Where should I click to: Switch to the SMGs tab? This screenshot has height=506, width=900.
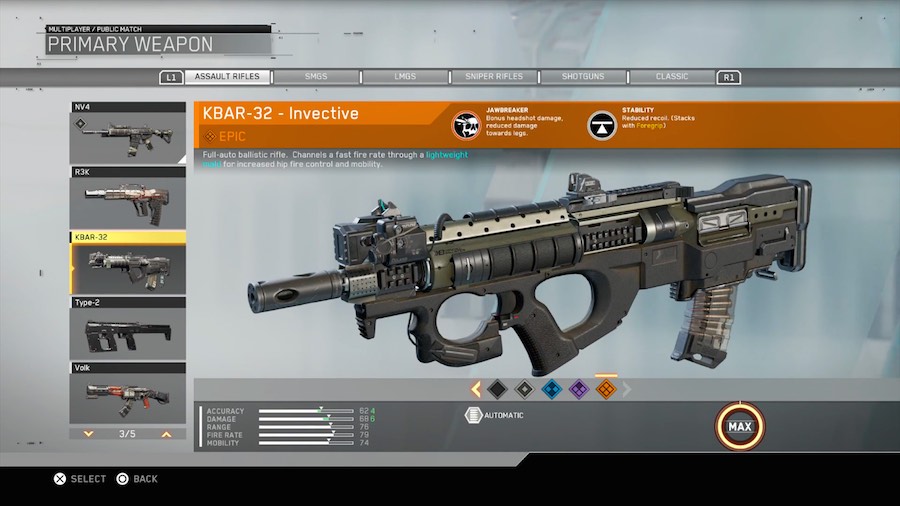pos(317,77)
